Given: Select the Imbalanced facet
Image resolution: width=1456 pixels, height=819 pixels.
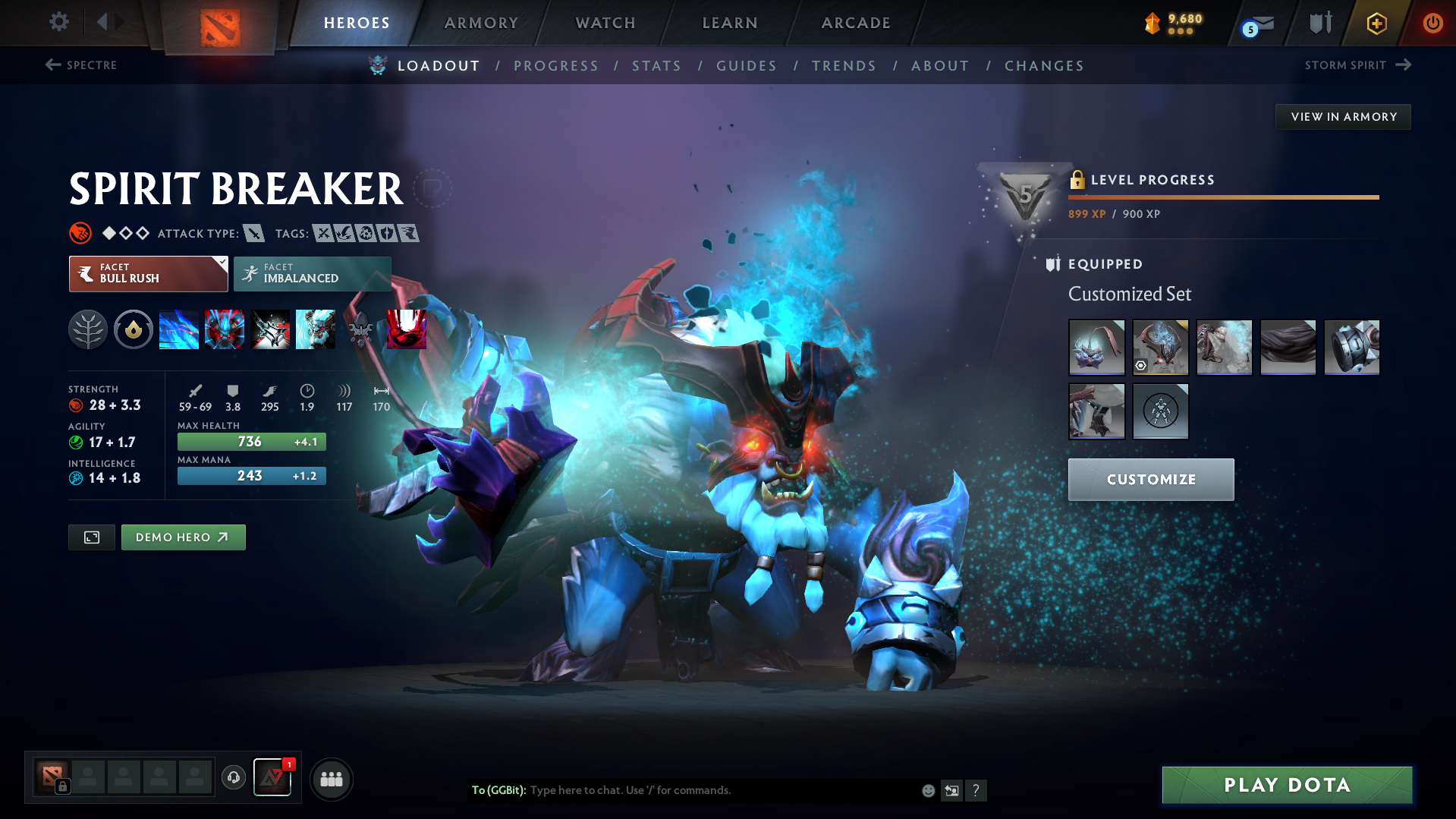Looking at the screenshot, I should (x=312, y=274).
